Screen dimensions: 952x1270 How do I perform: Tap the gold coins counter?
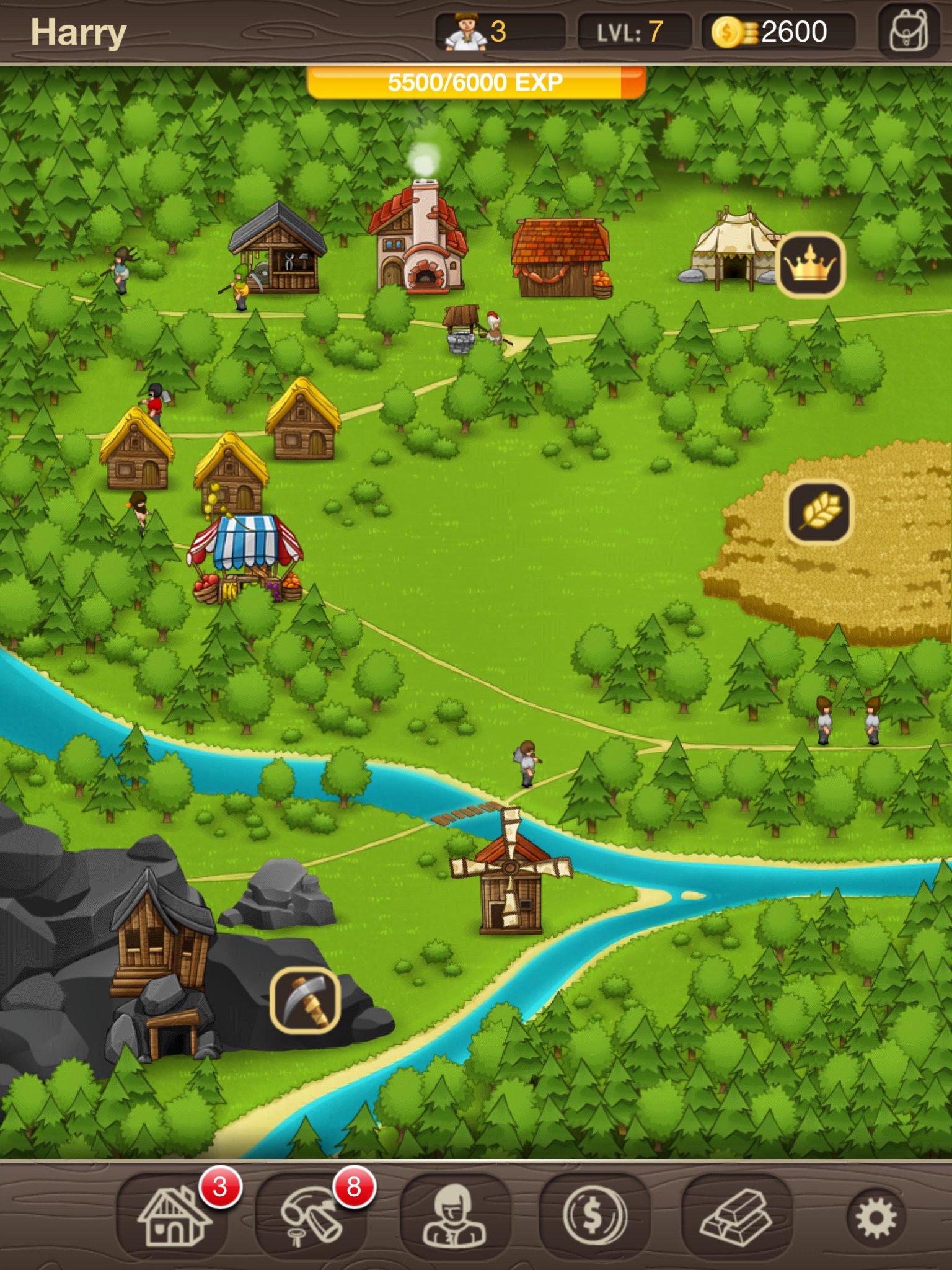778,32
